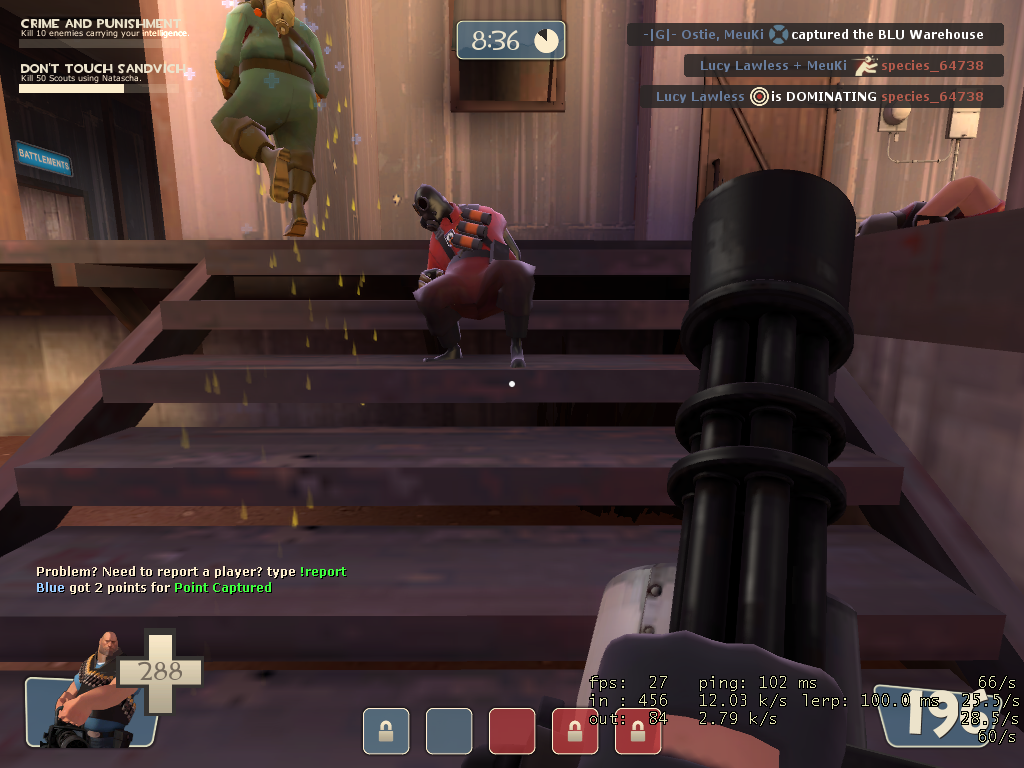Viewport: 1024px width, 768px height.
Task: Click the locked blue control point icon
Action: coord(386,731)
